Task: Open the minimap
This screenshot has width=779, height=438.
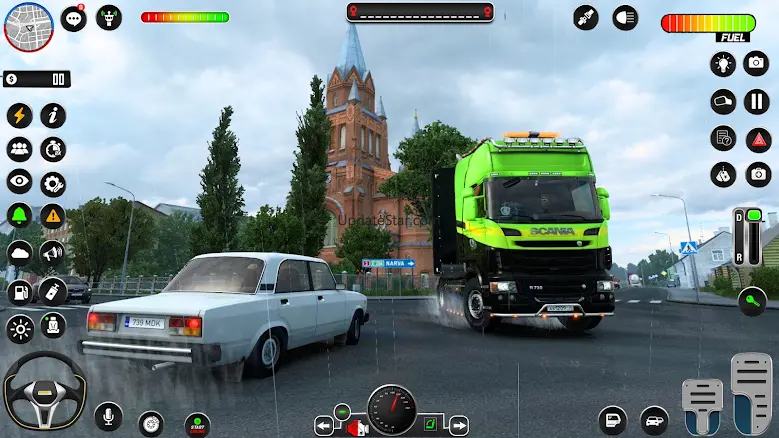Action: click(28, 26)
